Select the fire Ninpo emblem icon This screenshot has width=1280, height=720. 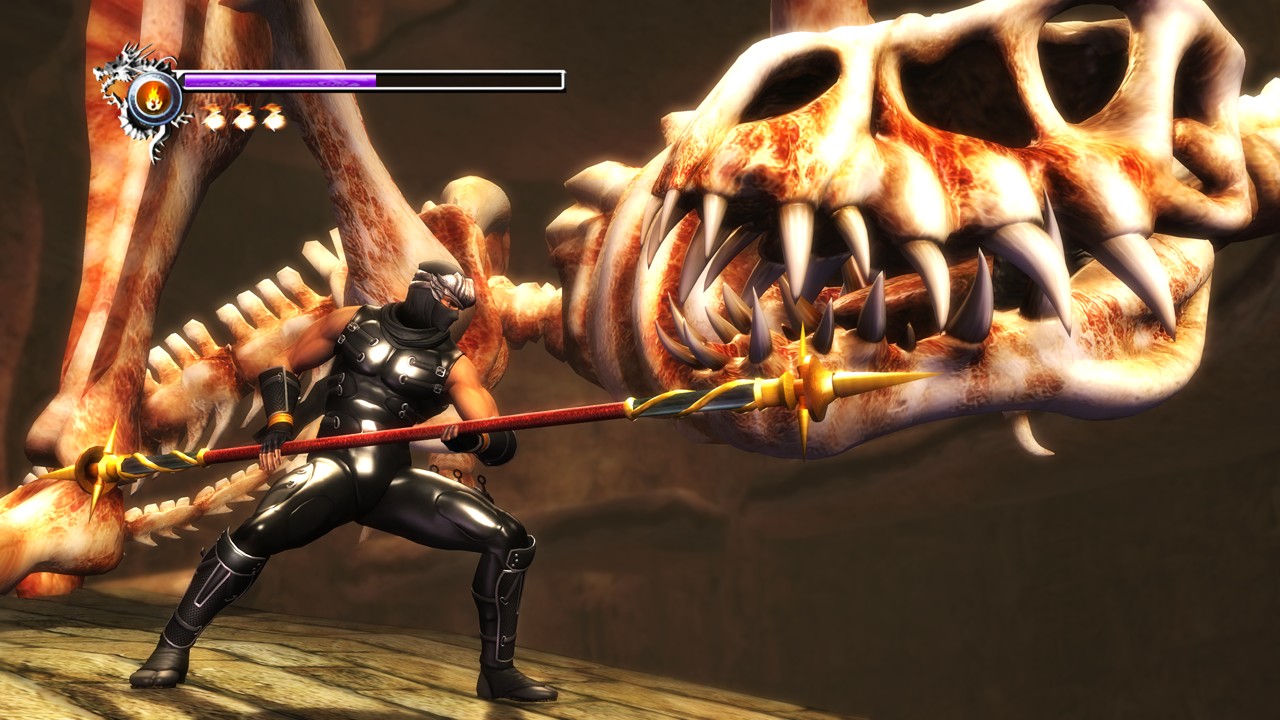(154, 97)
